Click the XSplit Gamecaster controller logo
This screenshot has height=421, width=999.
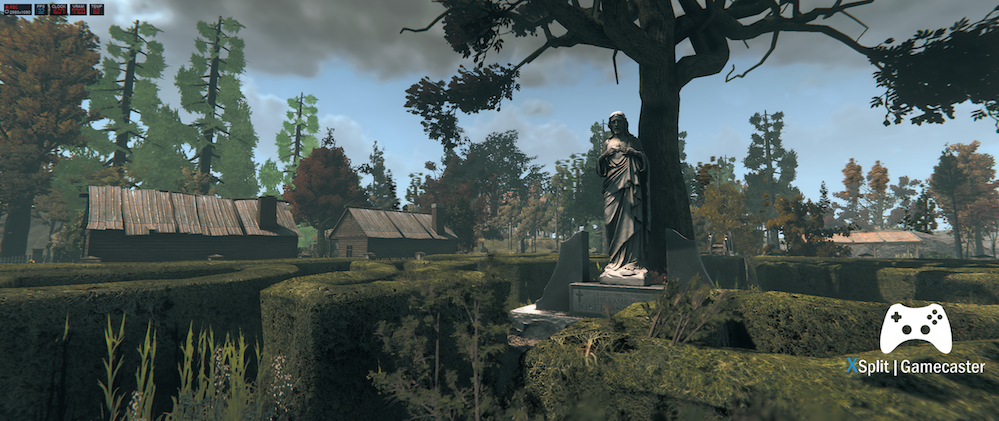click(x=915, y=328)
